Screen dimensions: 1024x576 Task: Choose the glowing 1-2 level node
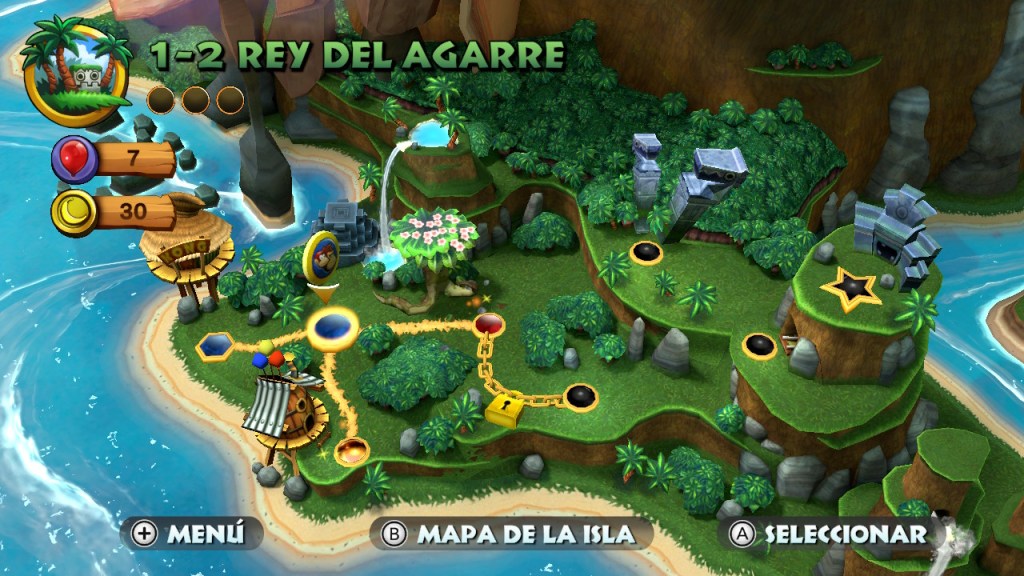pos(332,327)
